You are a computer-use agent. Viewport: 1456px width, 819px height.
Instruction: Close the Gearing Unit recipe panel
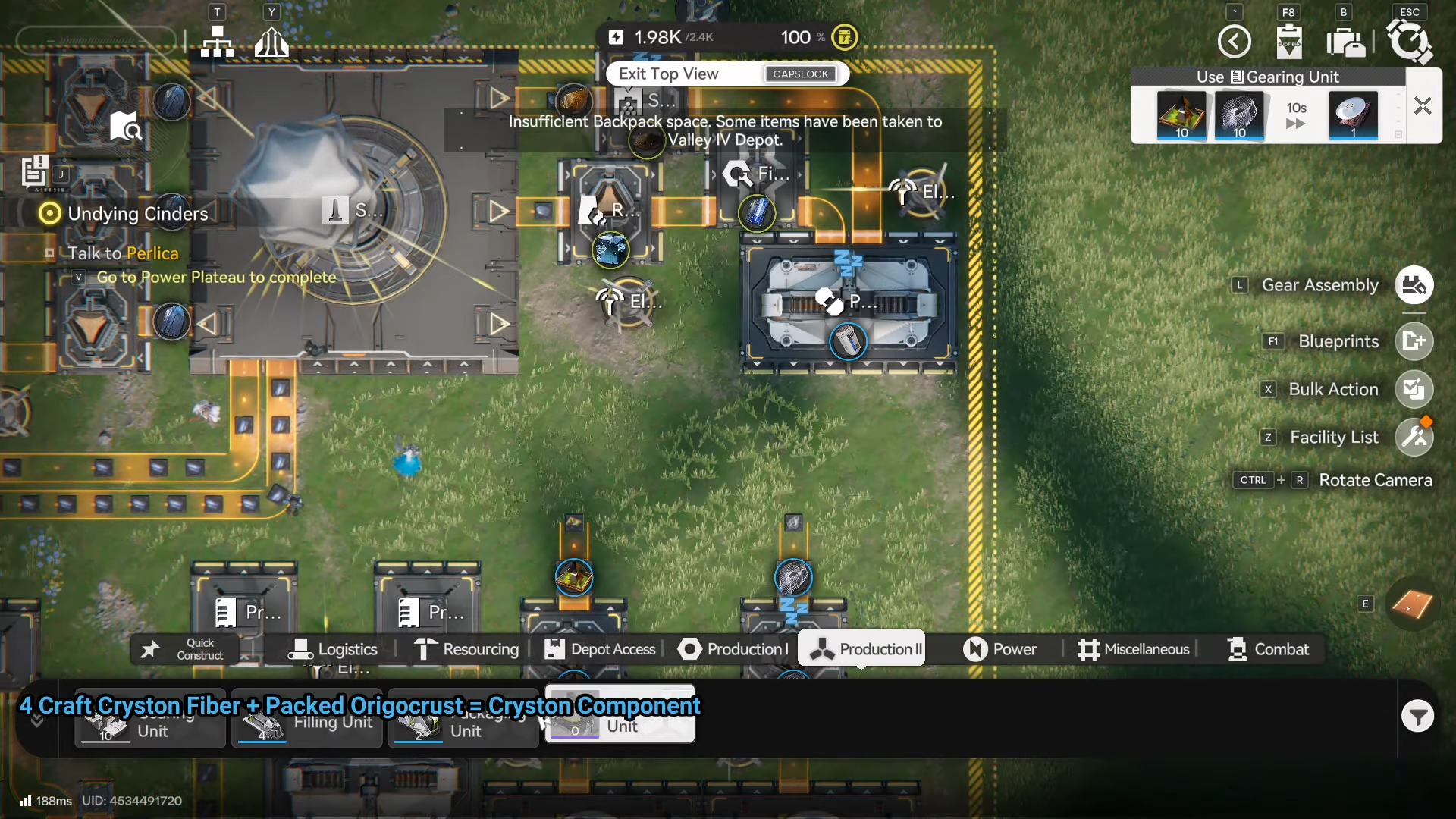[x=1423, y=106]
